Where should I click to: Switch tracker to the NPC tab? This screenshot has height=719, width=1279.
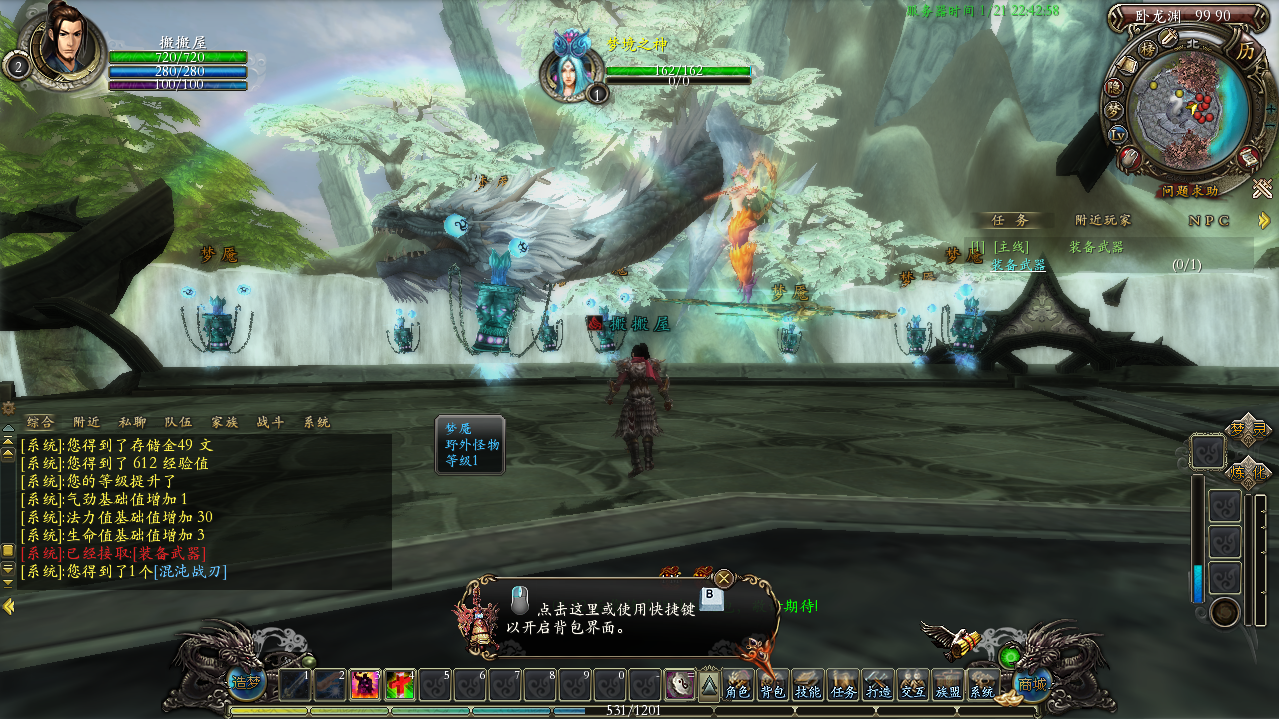click(x=1209, y=220)
